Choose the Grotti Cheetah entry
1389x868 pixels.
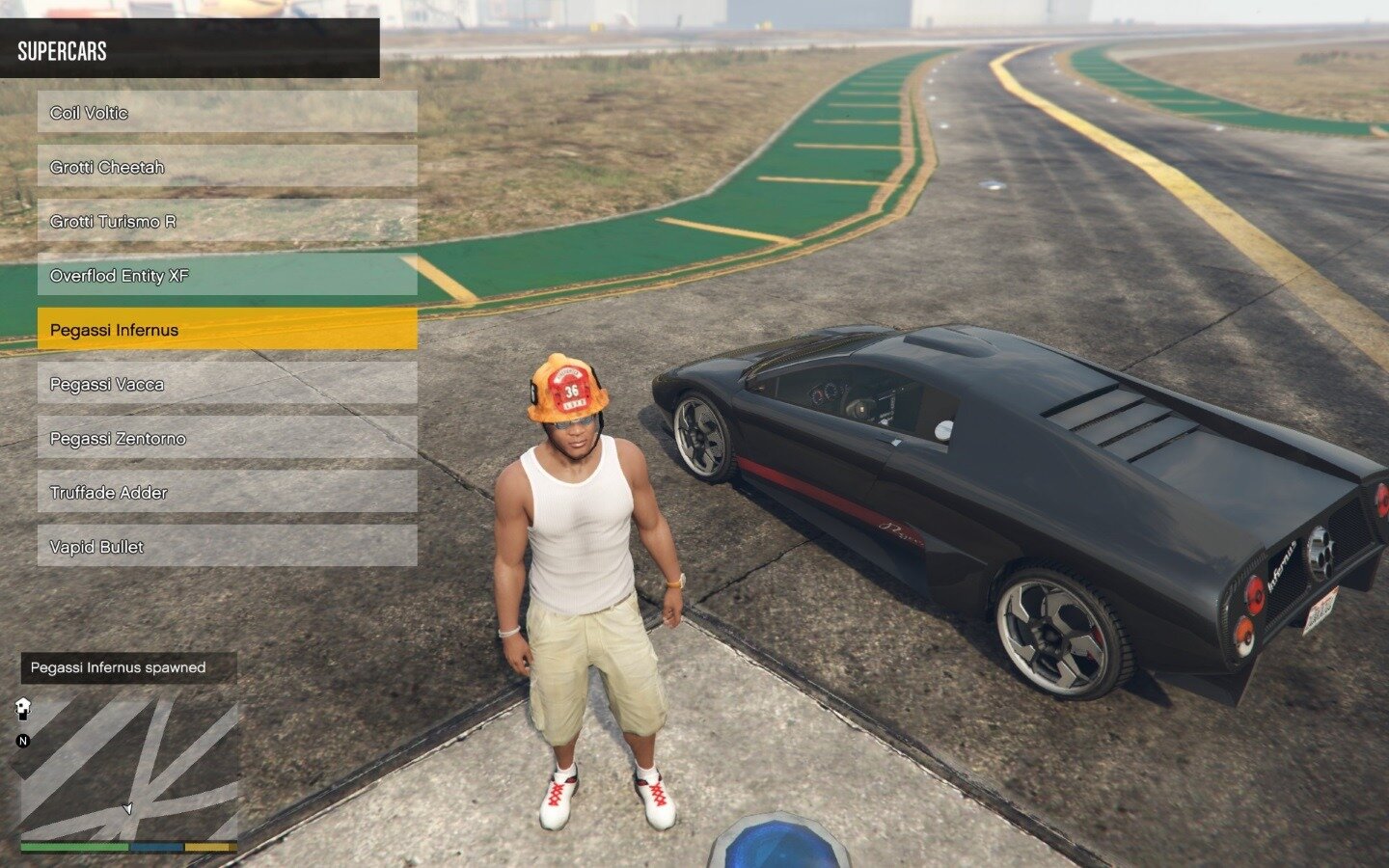(x=227, y=166)
